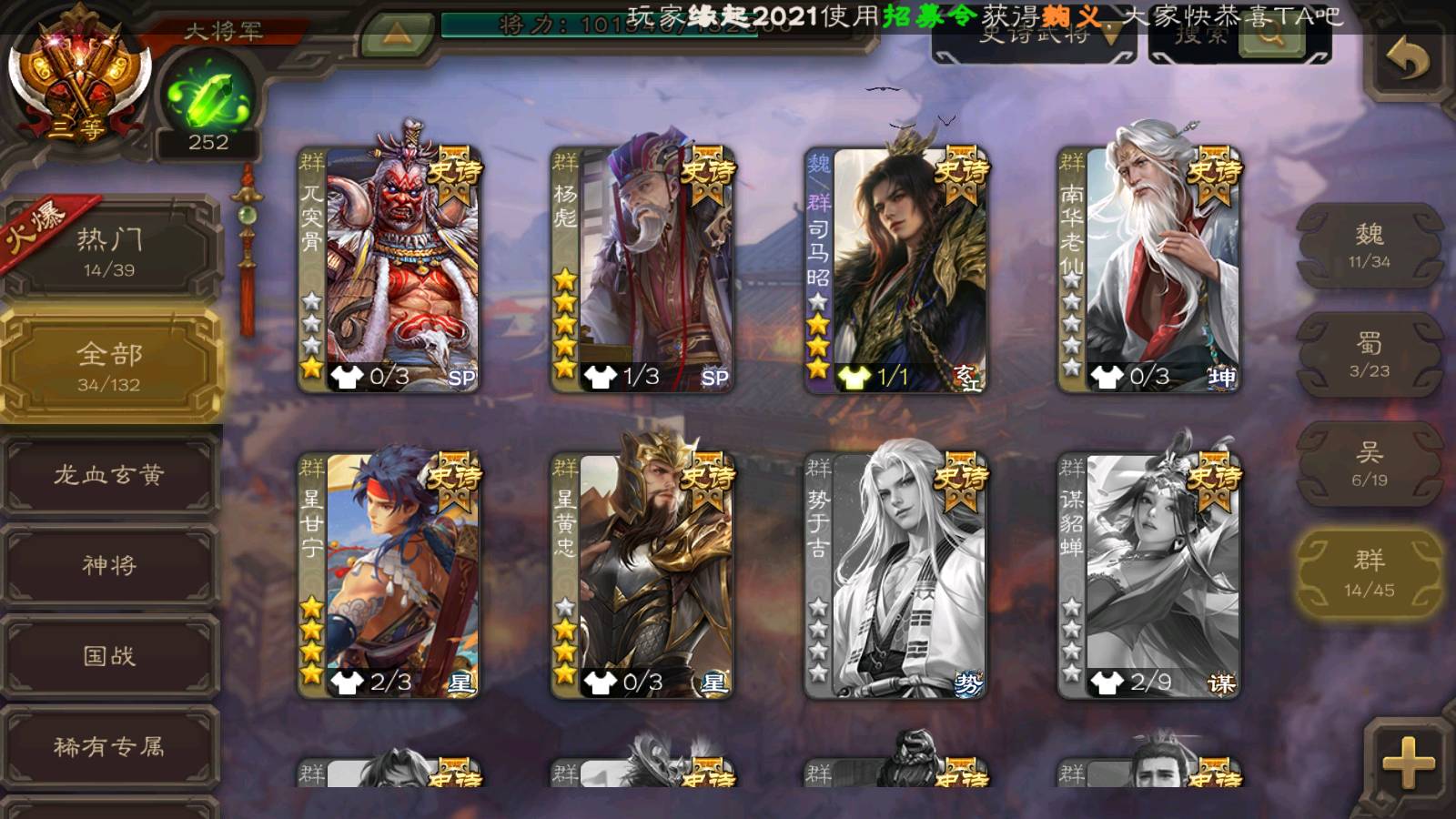
Task: Select the 杨彪 hero card
Action: tap(642, 269)
